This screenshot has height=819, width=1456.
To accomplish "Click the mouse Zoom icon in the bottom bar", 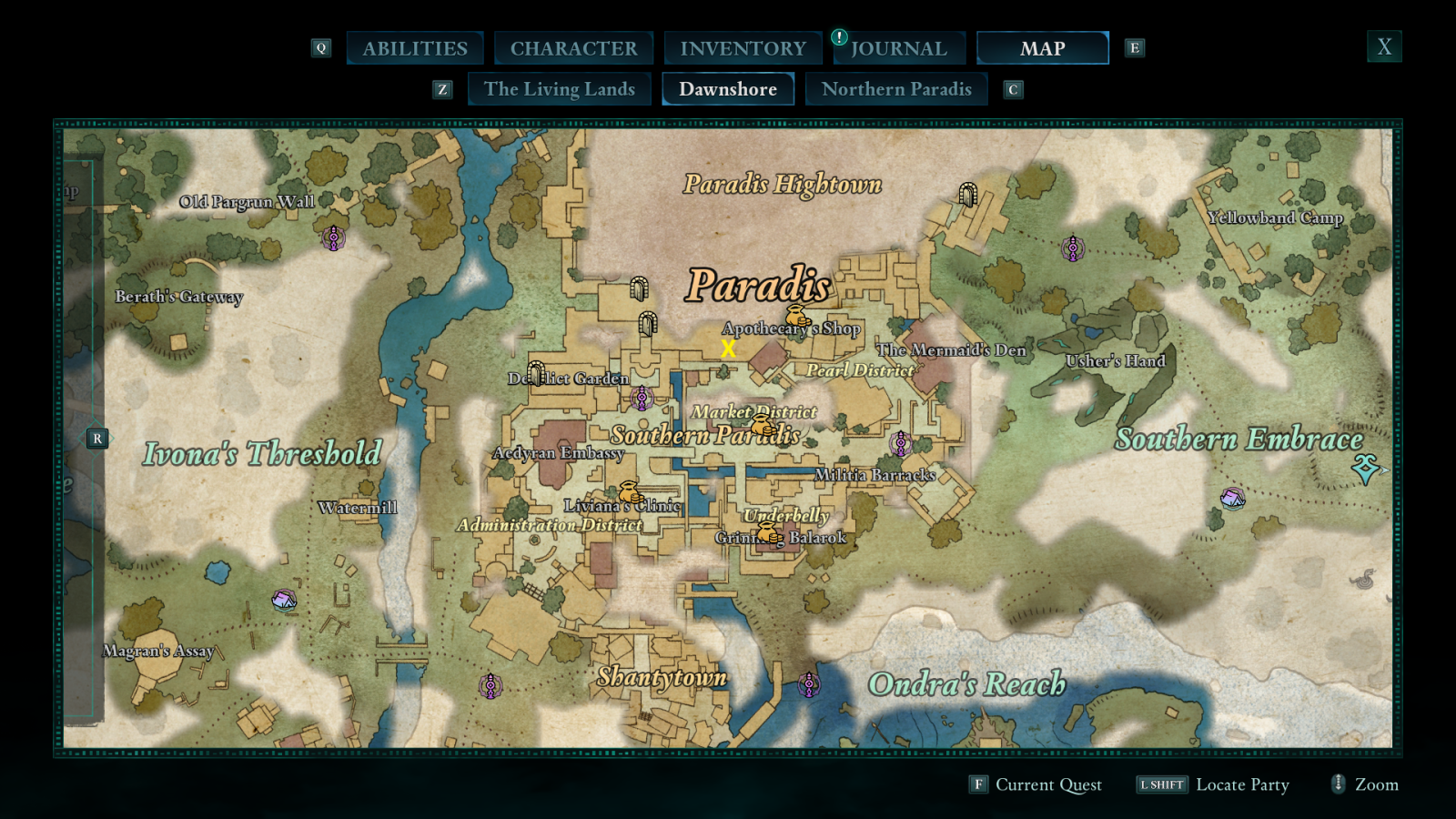I will [x=1337, y=784].
